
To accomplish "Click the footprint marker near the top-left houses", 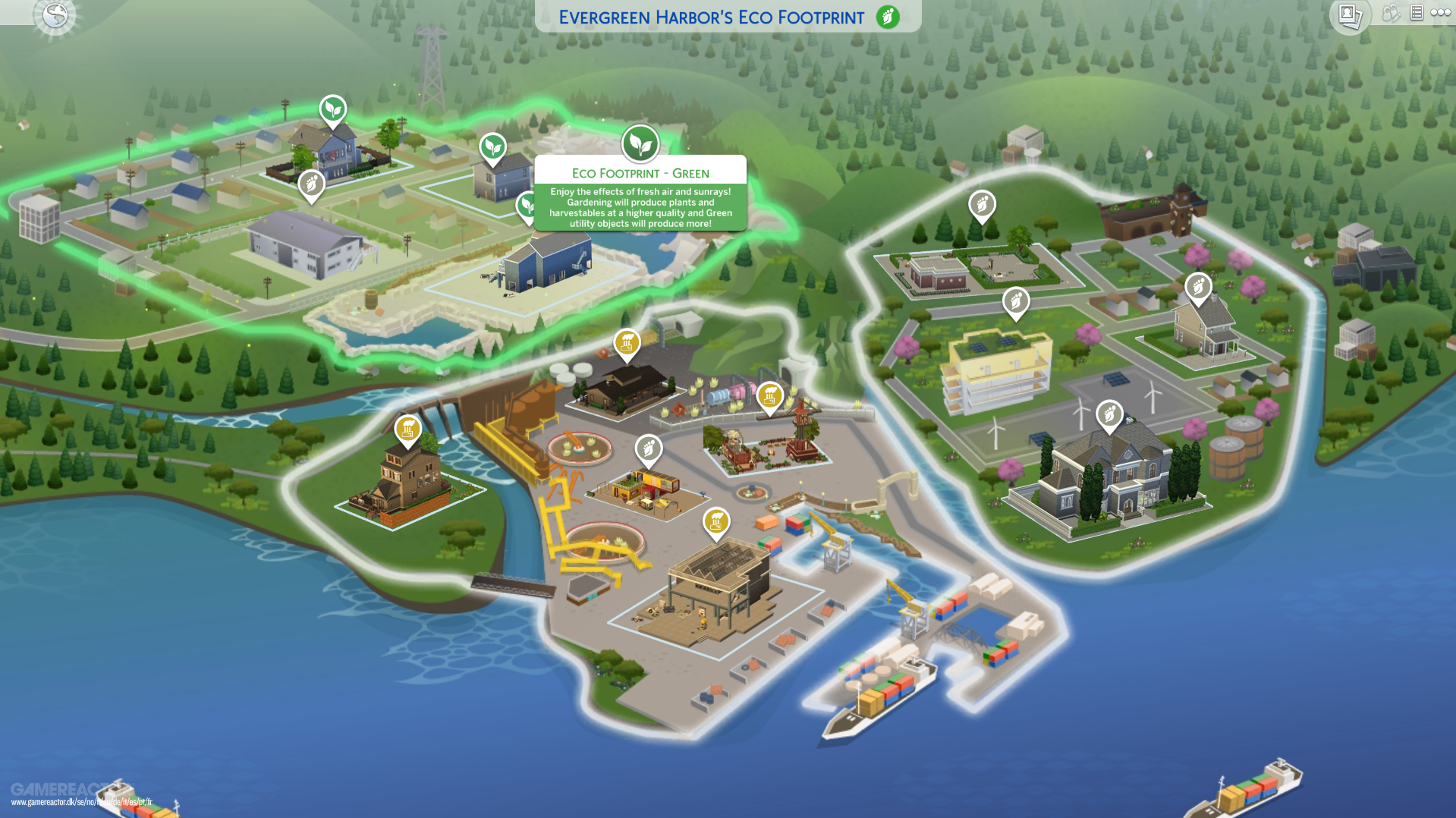I will pyautogui.click(x=311, y=184).
